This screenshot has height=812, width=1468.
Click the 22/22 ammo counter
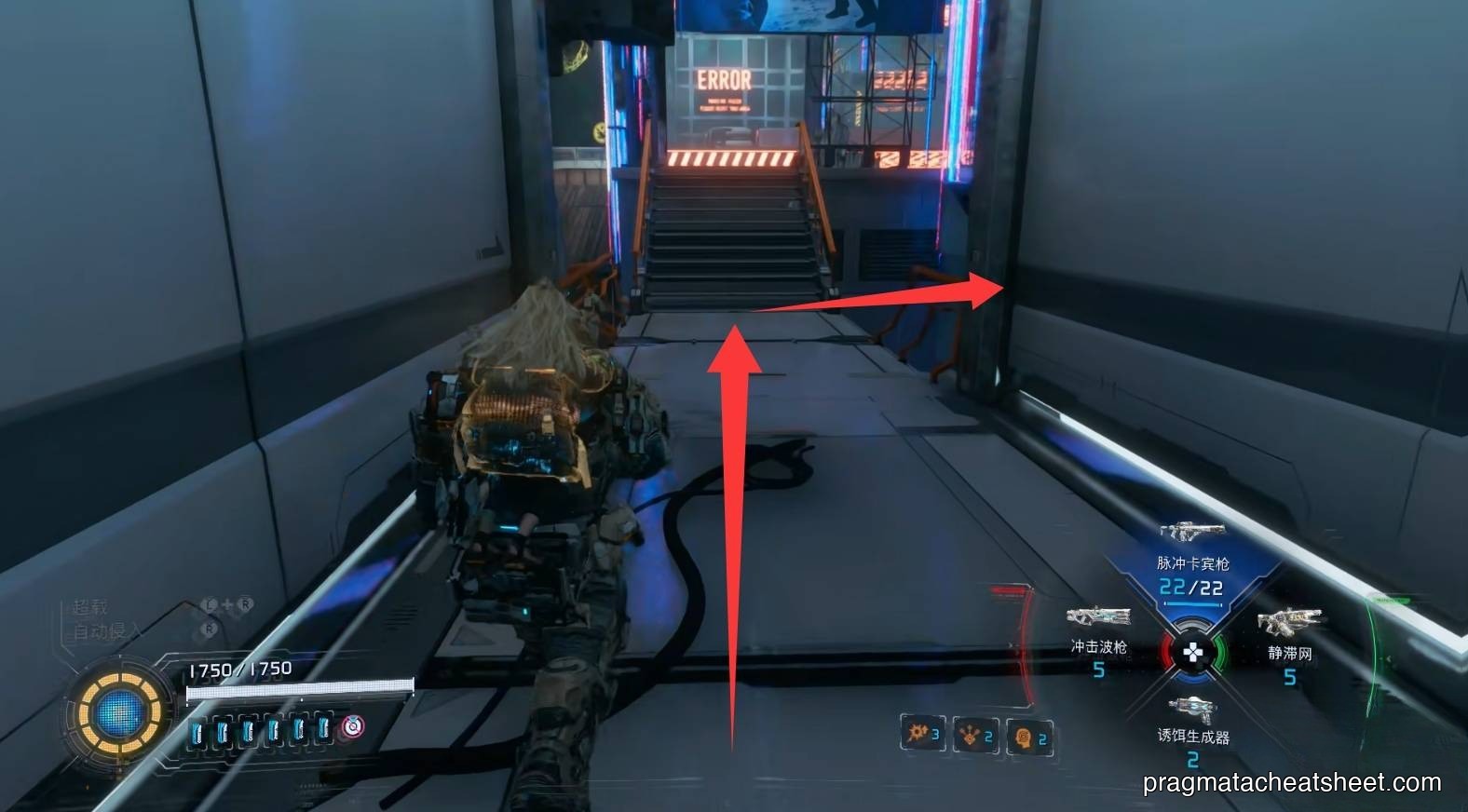1191,588
